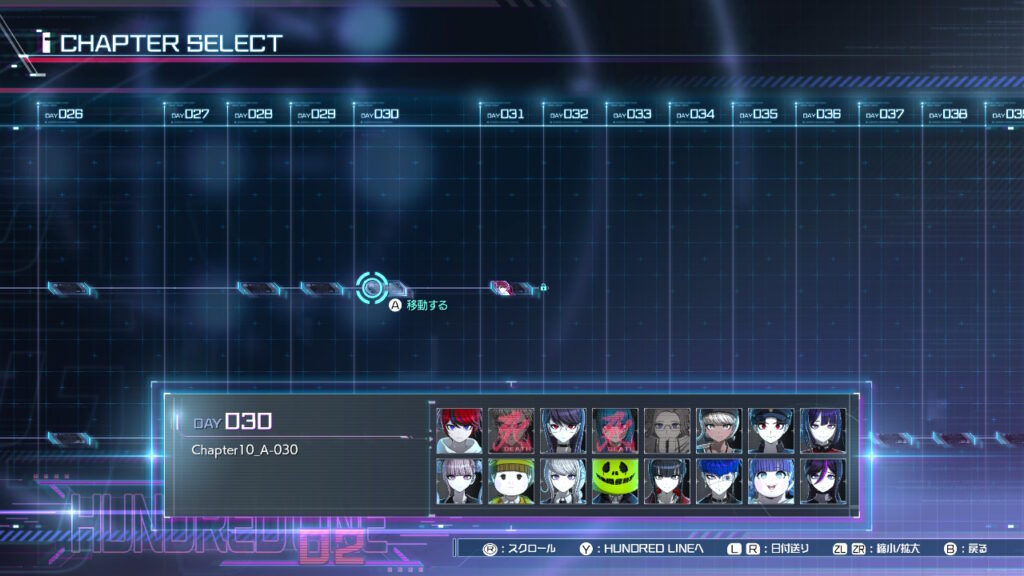Choose the white-haired tan character portrait
1024x576 pixels.
720,431
